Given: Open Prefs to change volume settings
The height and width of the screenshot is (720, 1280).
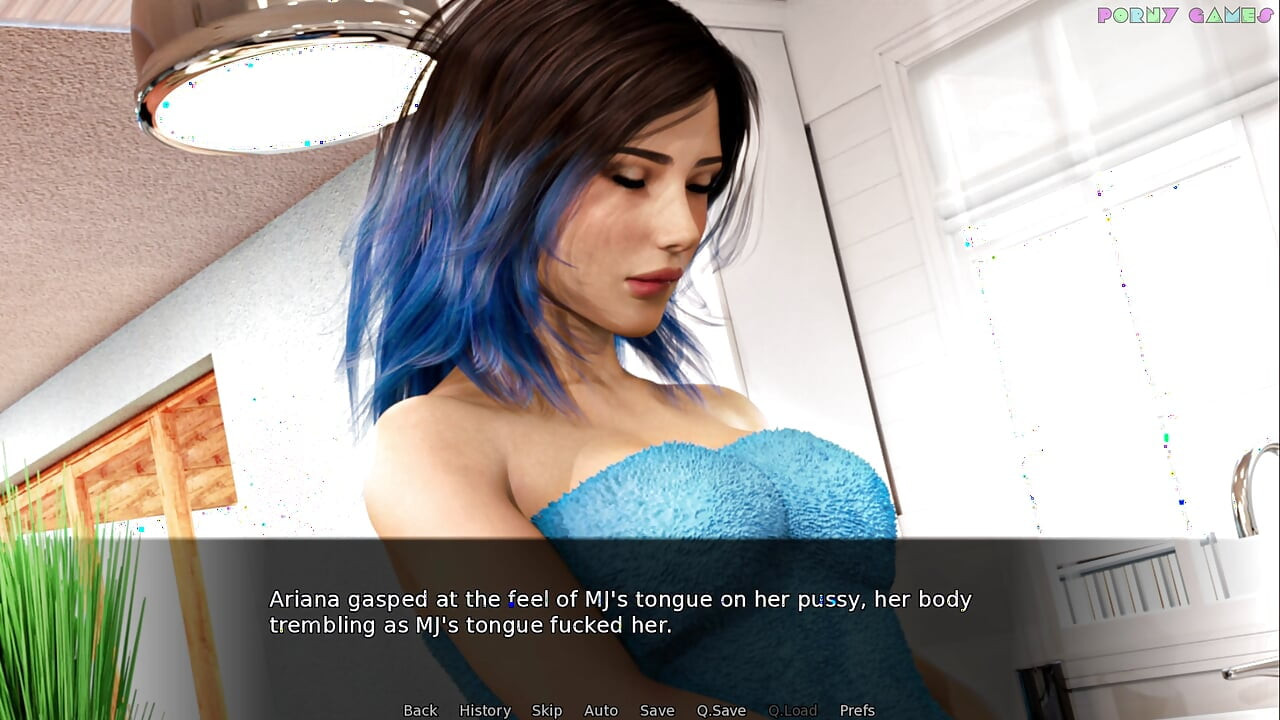Looking at the screenshot, I should pos(857,710).
